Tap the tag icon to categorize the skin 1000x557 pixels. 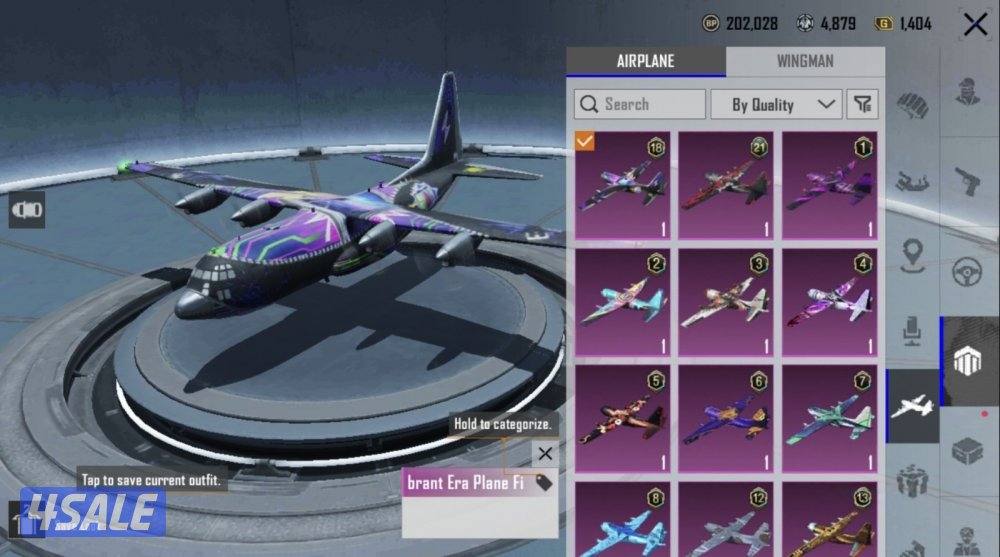544,483
